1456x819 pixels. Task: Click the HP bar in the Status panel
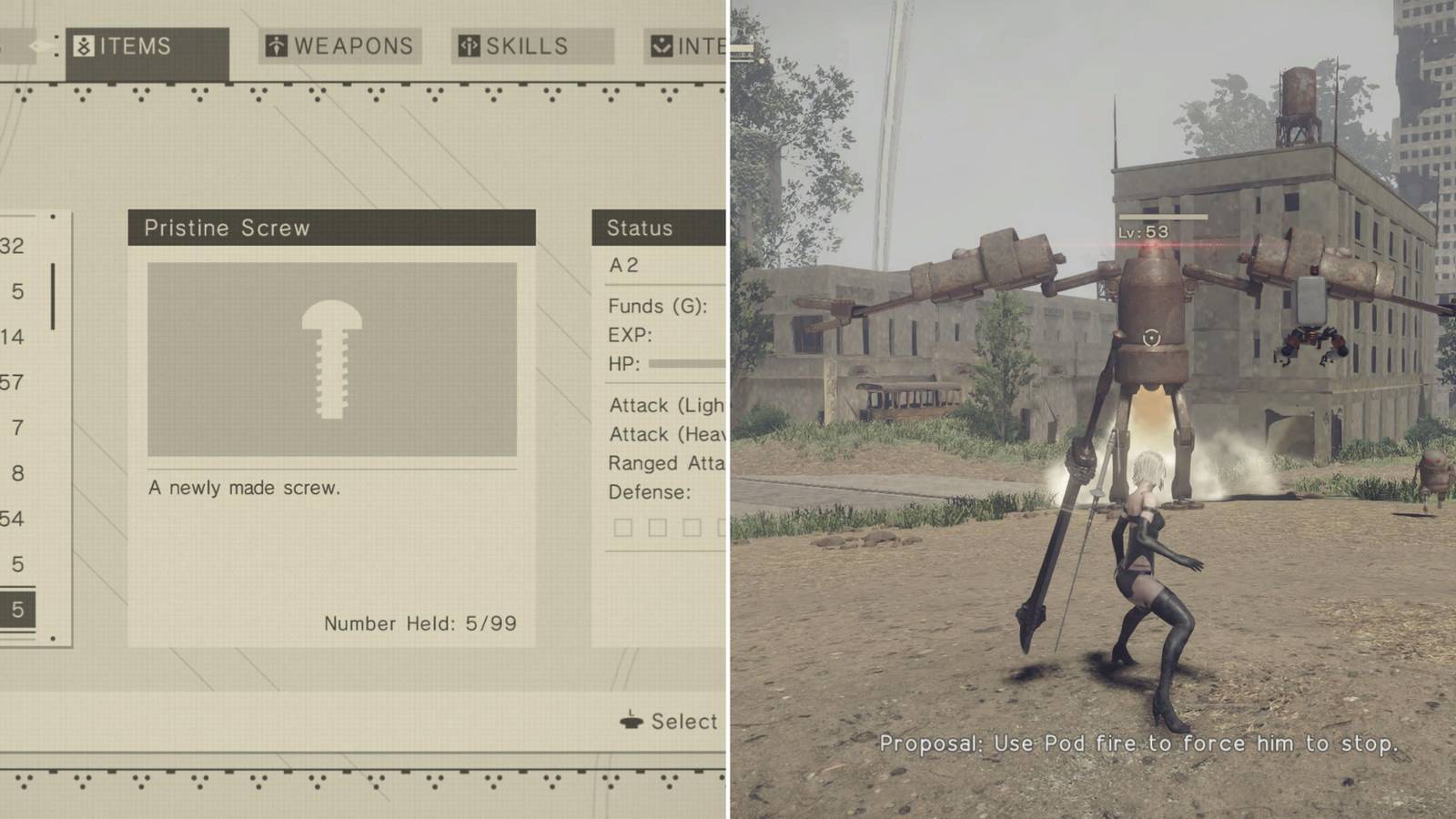[687, 365]
